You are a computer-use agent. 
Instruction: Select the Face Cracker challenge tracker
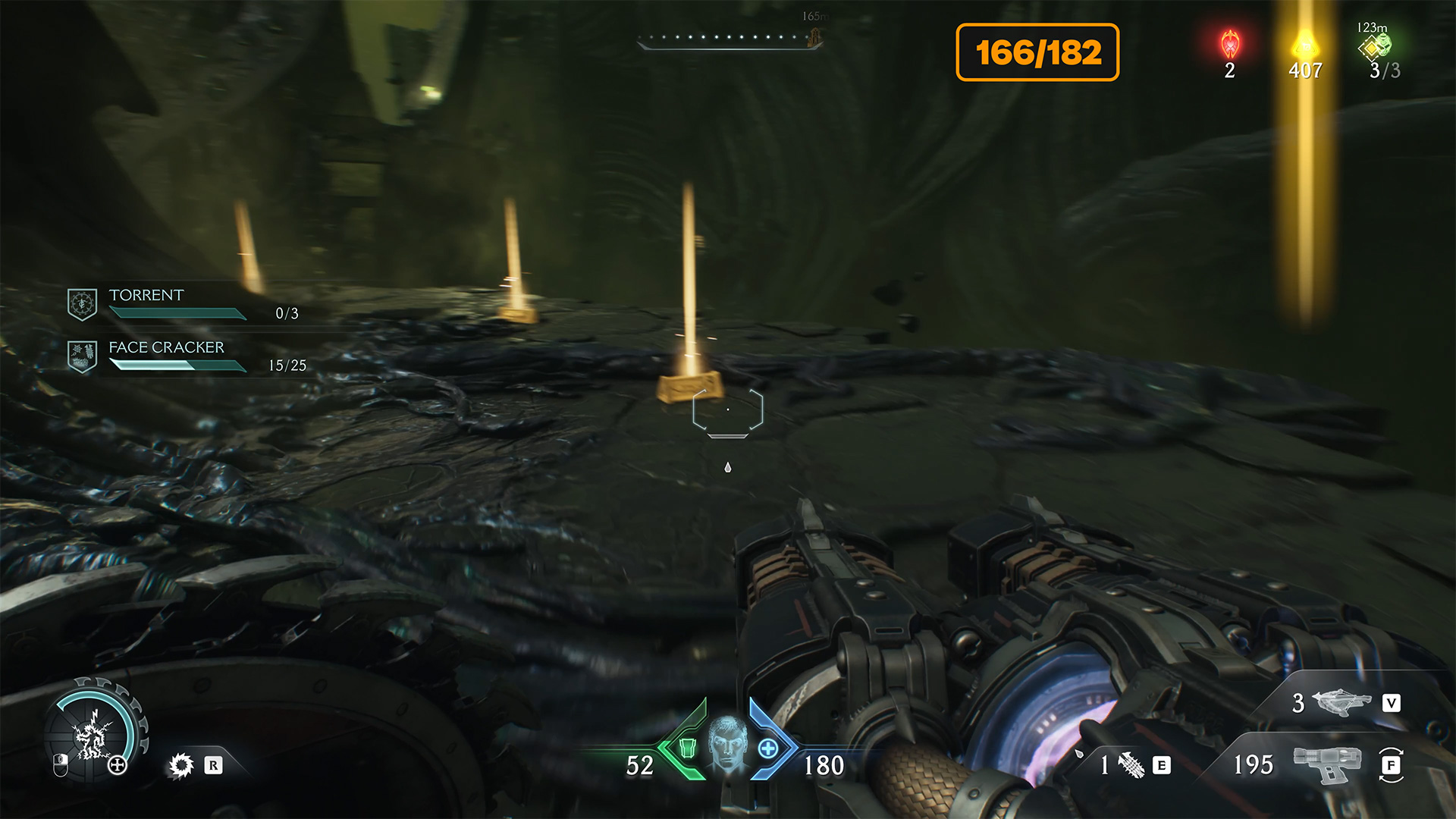click(x=186, y=356)
